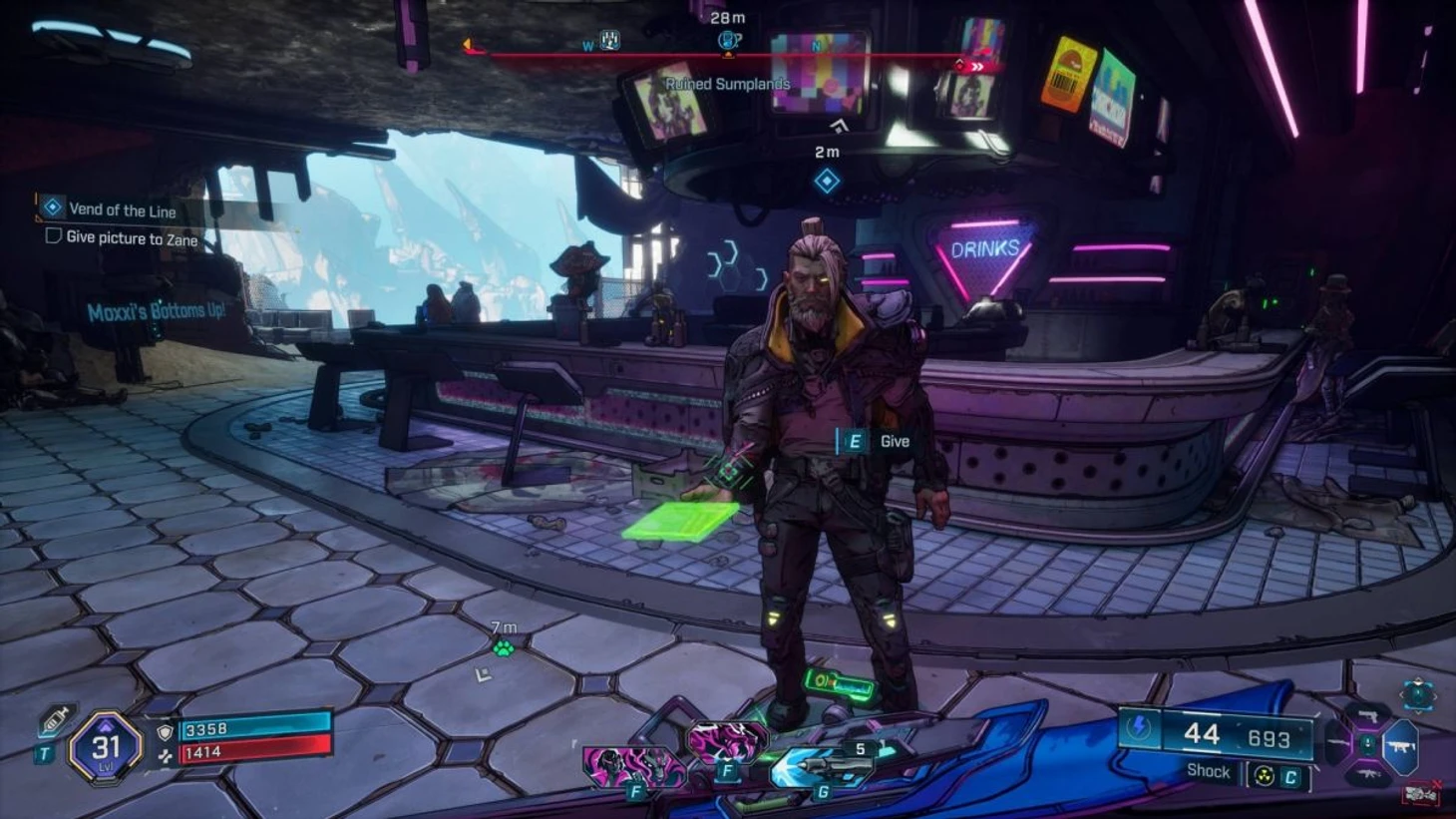Click the compass marker showing 28 m

point(728,41)
